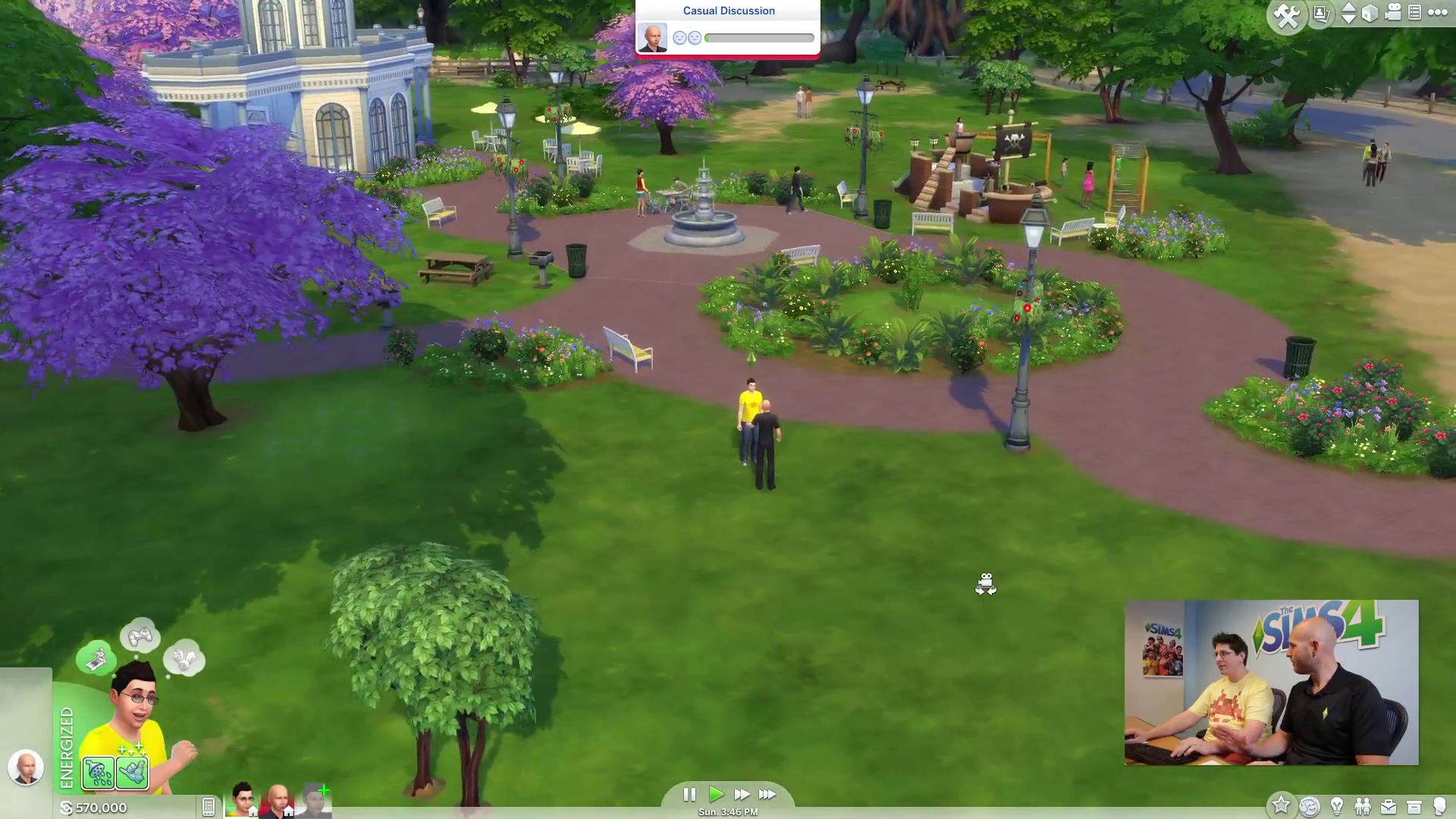Viewport: 1456px width, 819px height.
Task: Set game speed to ultra speed
Action: click(x=767, y=794)
